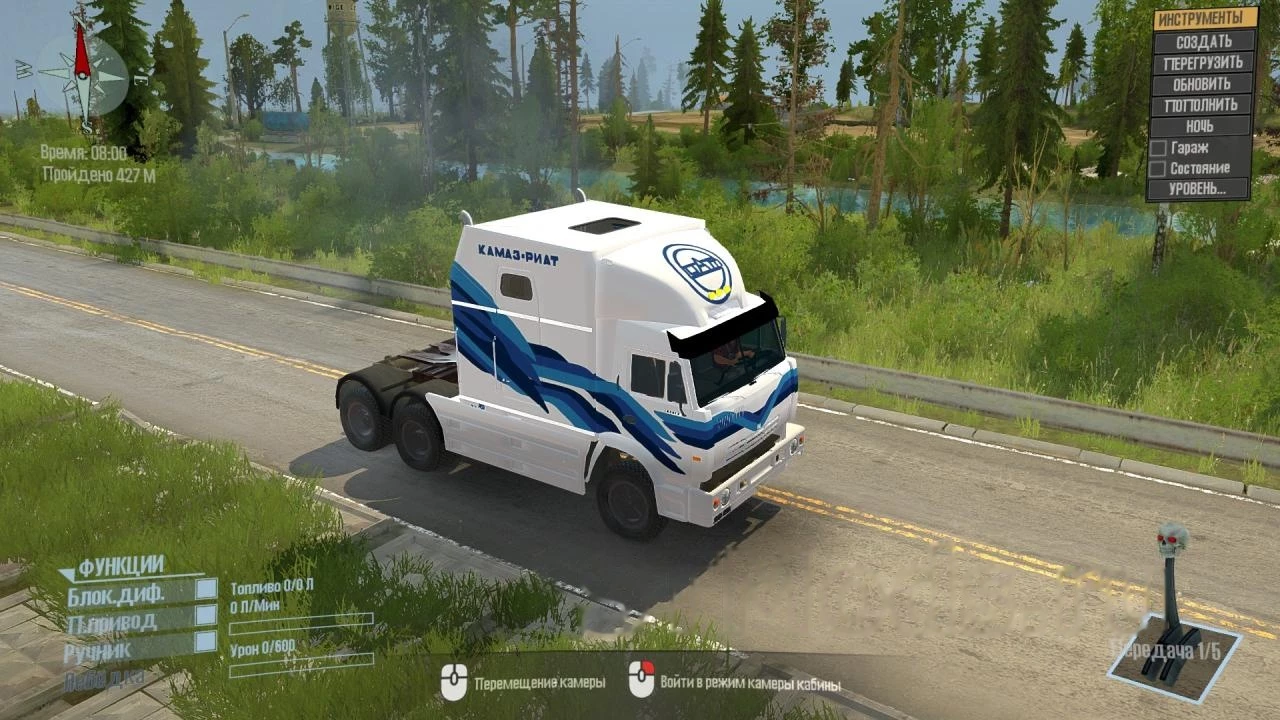The width and height of the screenshot is (1280, 720).
Task: Choose ОБНОВИТЬ in the tools panel
Action: [x=1204, y=83]
